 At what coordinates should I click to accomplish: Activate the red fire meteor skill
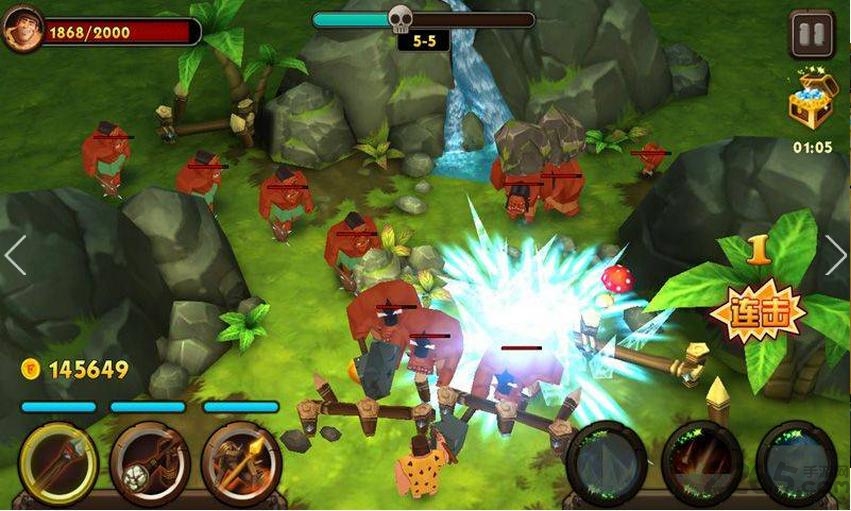tap(702, 461)
